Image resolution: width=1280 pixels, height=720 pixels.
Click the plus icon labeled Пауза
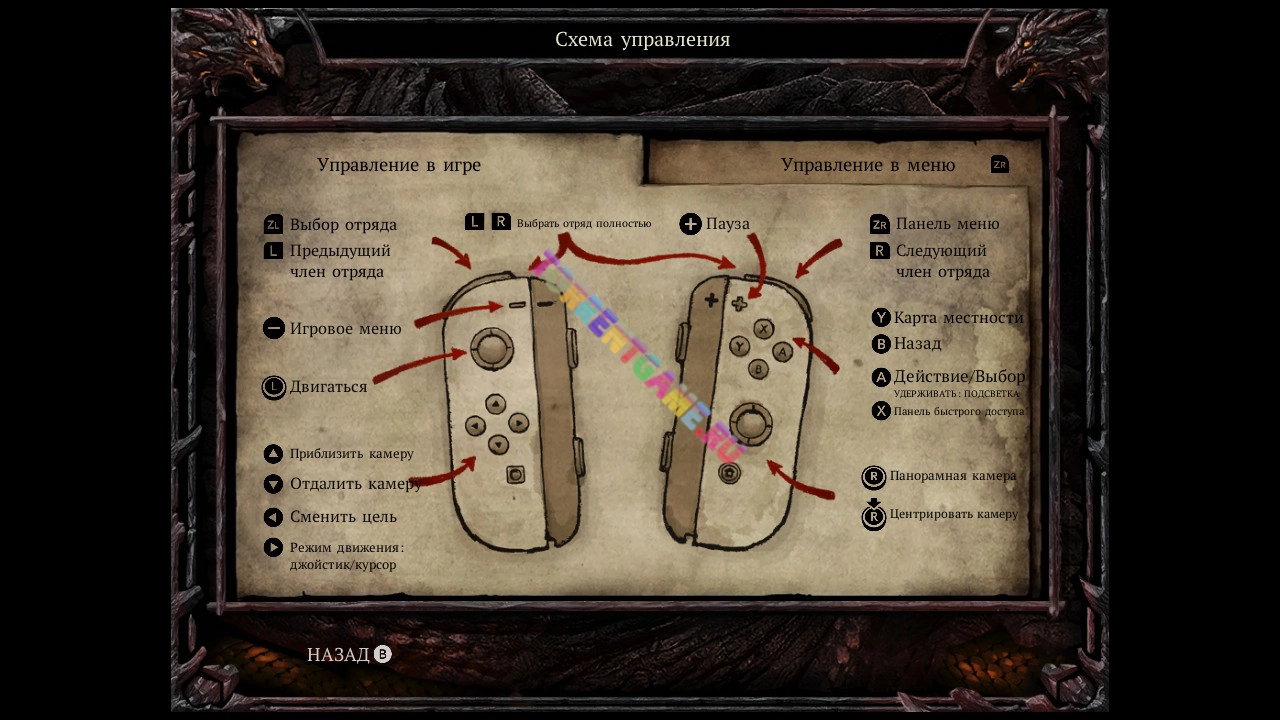click(x=690, y=223)
